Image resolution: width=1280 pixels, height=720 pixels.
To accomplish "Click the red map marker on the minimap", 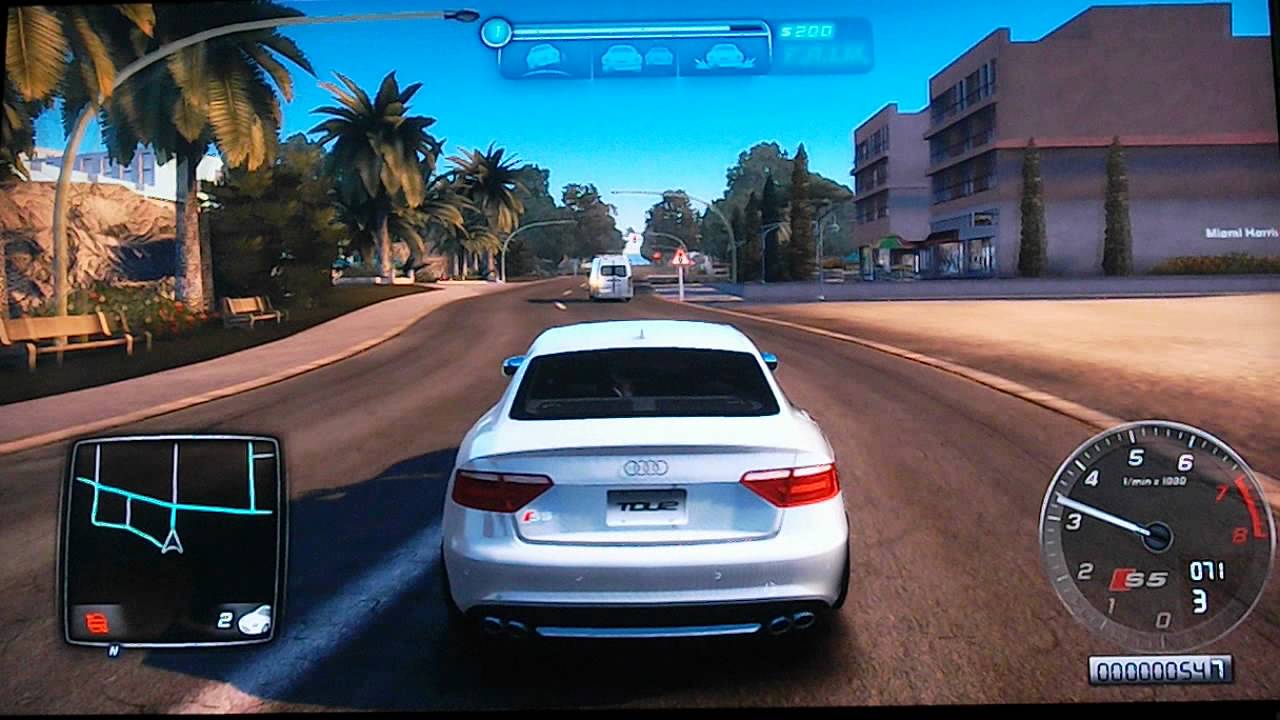I will pyautogui.click(x=97, y=620).
